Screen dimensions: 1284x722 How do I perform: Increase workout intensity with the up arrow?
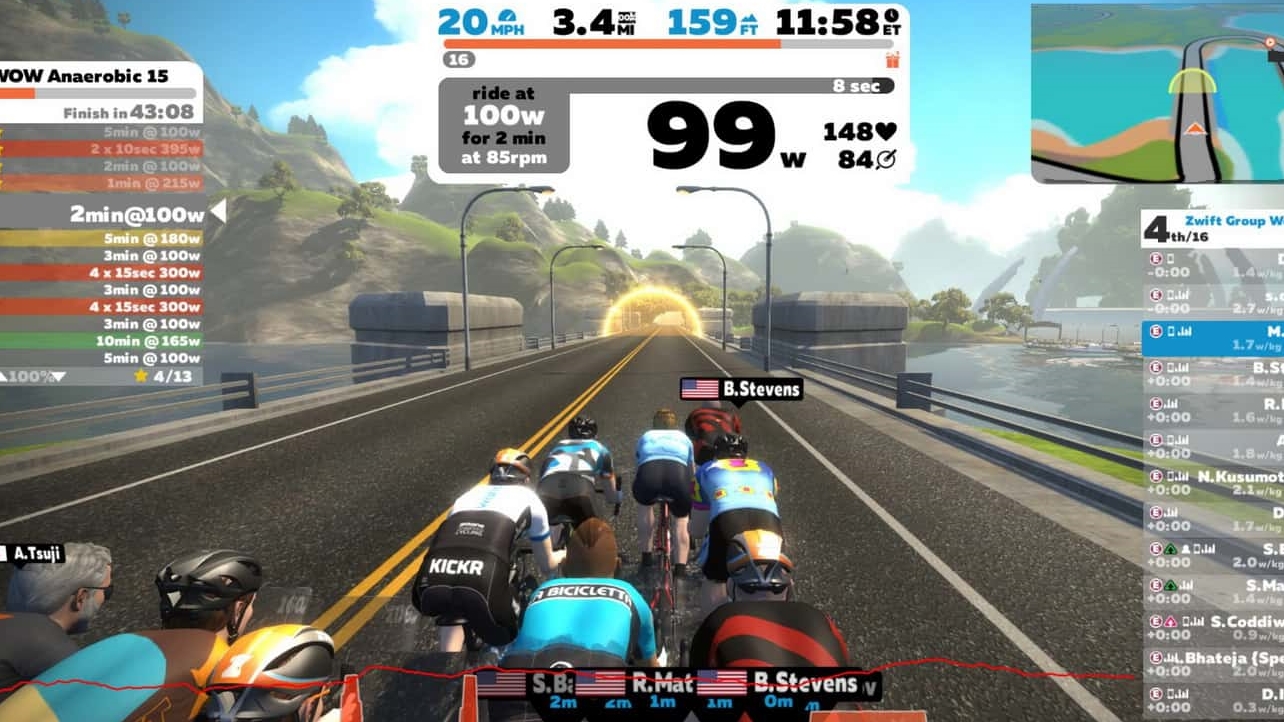[x=6, y=376]
